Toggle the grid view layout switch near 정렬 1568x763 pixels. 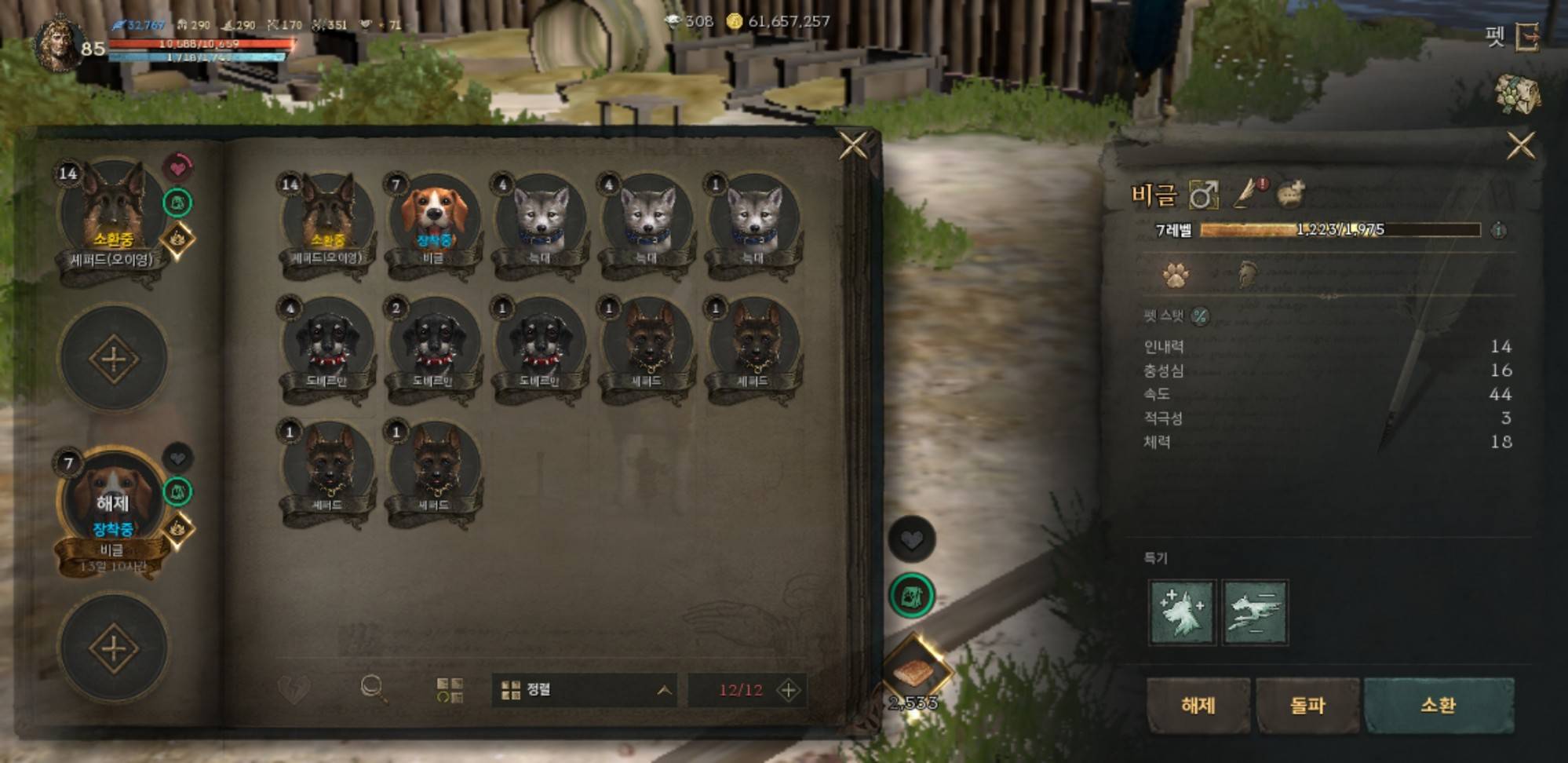(x=450, y=688)
